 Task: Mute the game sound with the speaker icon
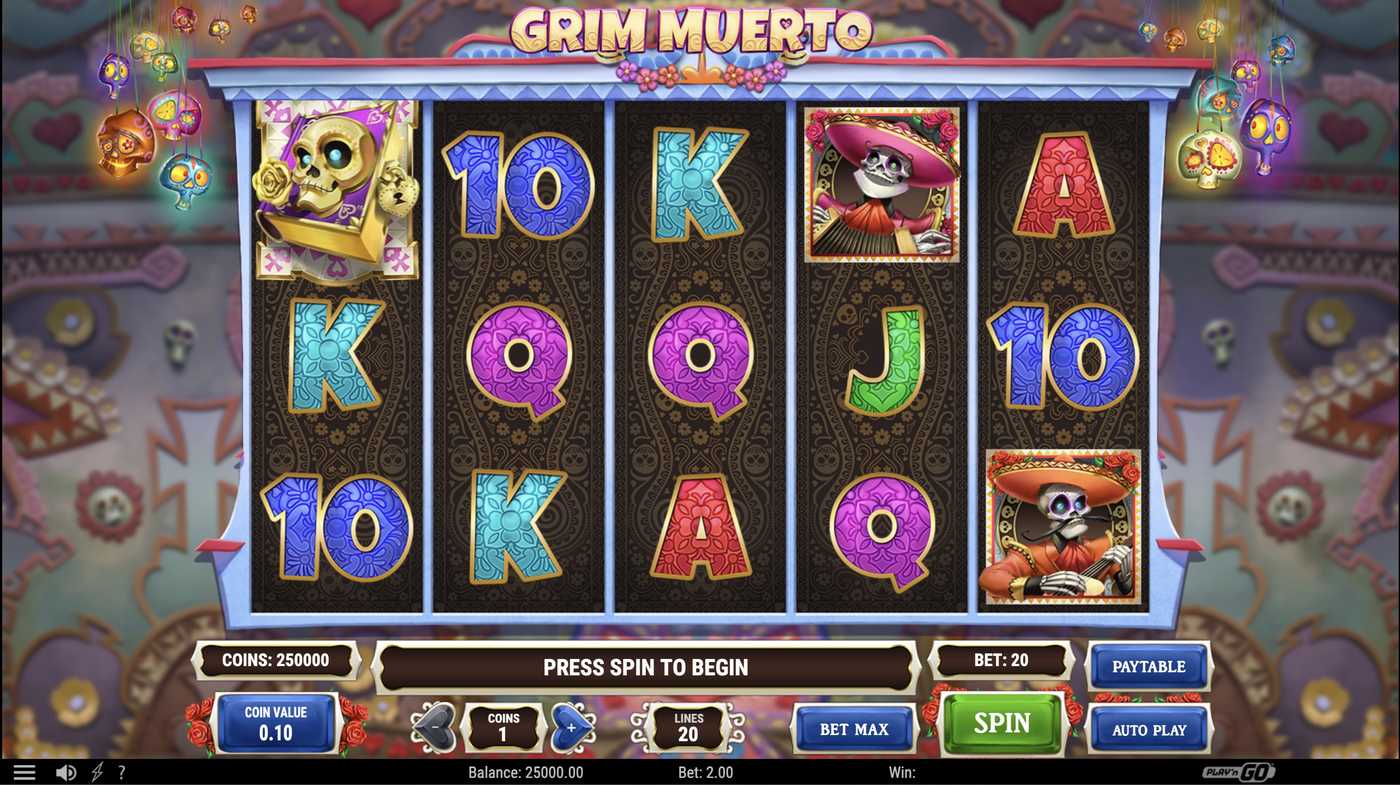tap(64, 771)
